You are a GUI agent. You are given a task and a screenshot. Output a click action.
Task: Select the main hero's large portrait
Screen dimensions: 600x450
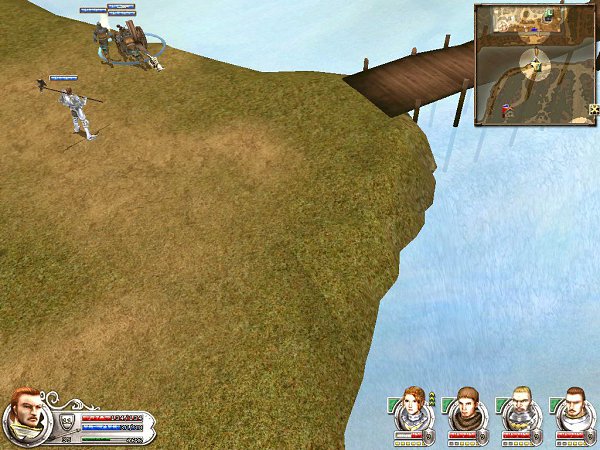(x=26, y=416)
